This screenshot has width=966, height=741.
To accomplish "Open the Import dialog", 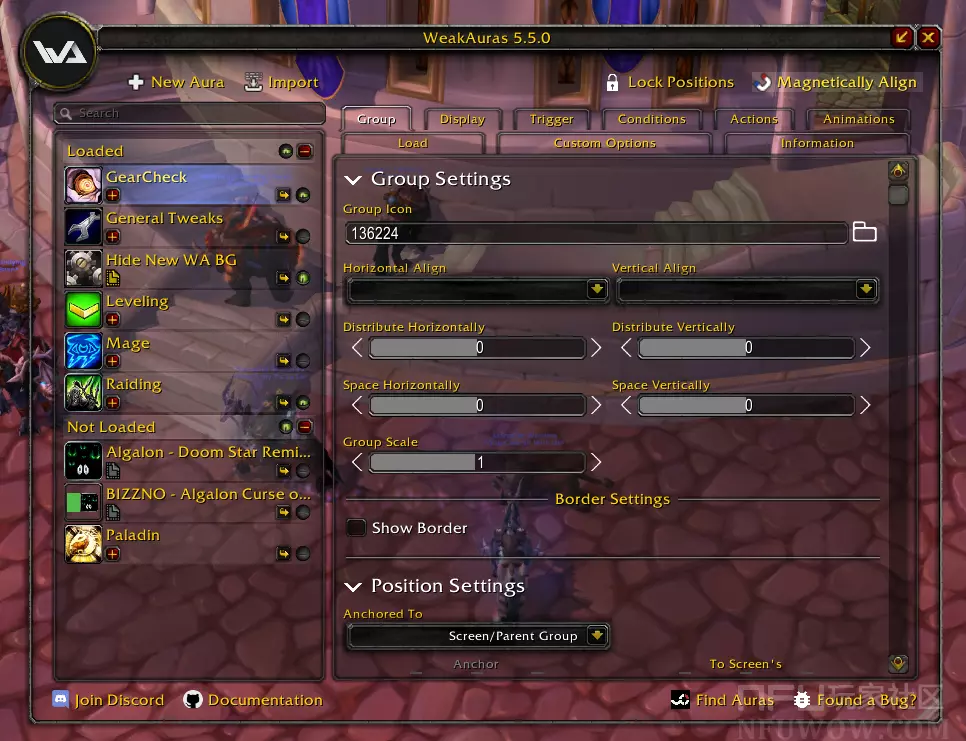I will click(x=282, y=83).
